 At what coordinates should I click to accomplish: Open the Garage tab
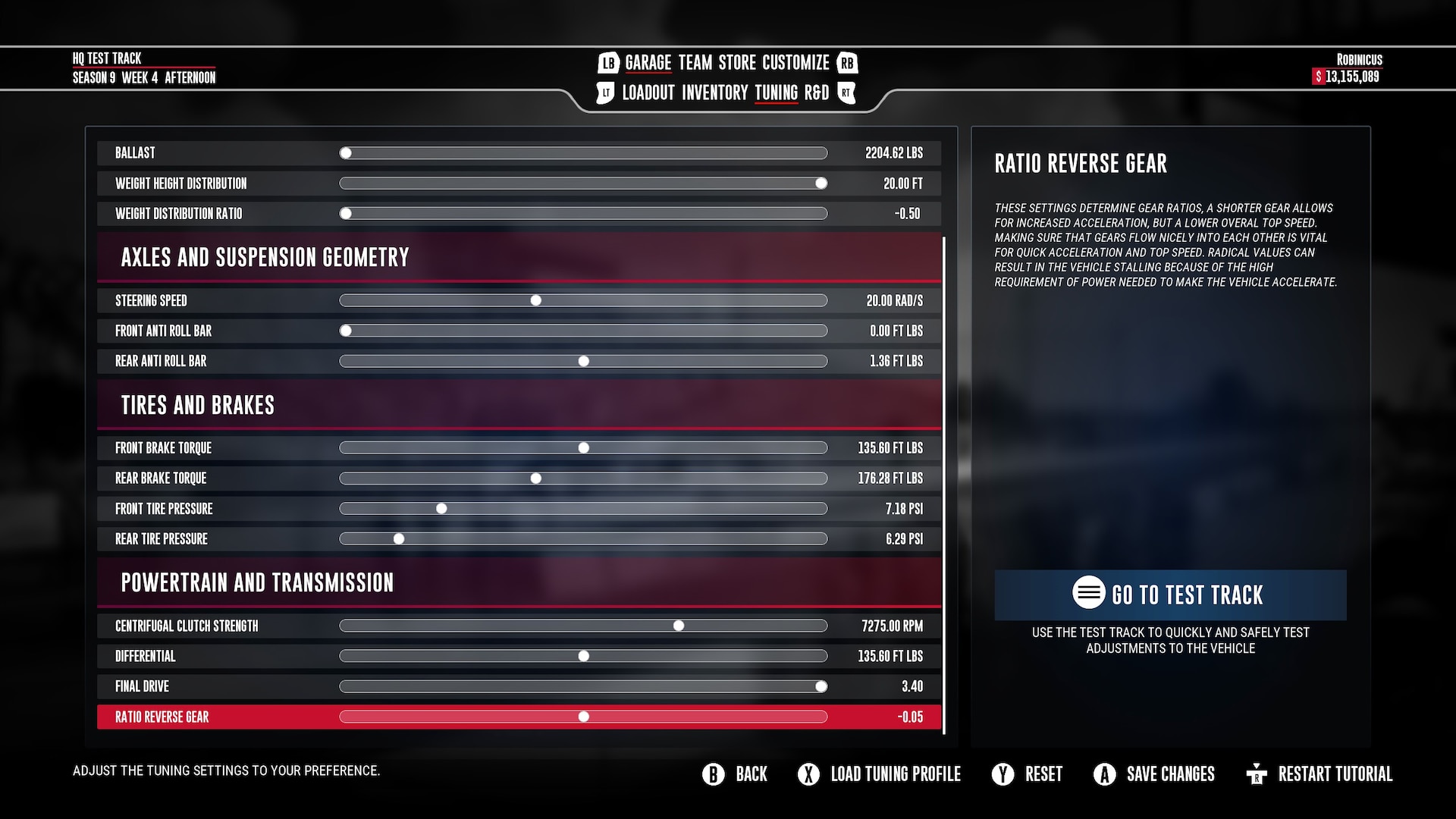pos(648,63)
